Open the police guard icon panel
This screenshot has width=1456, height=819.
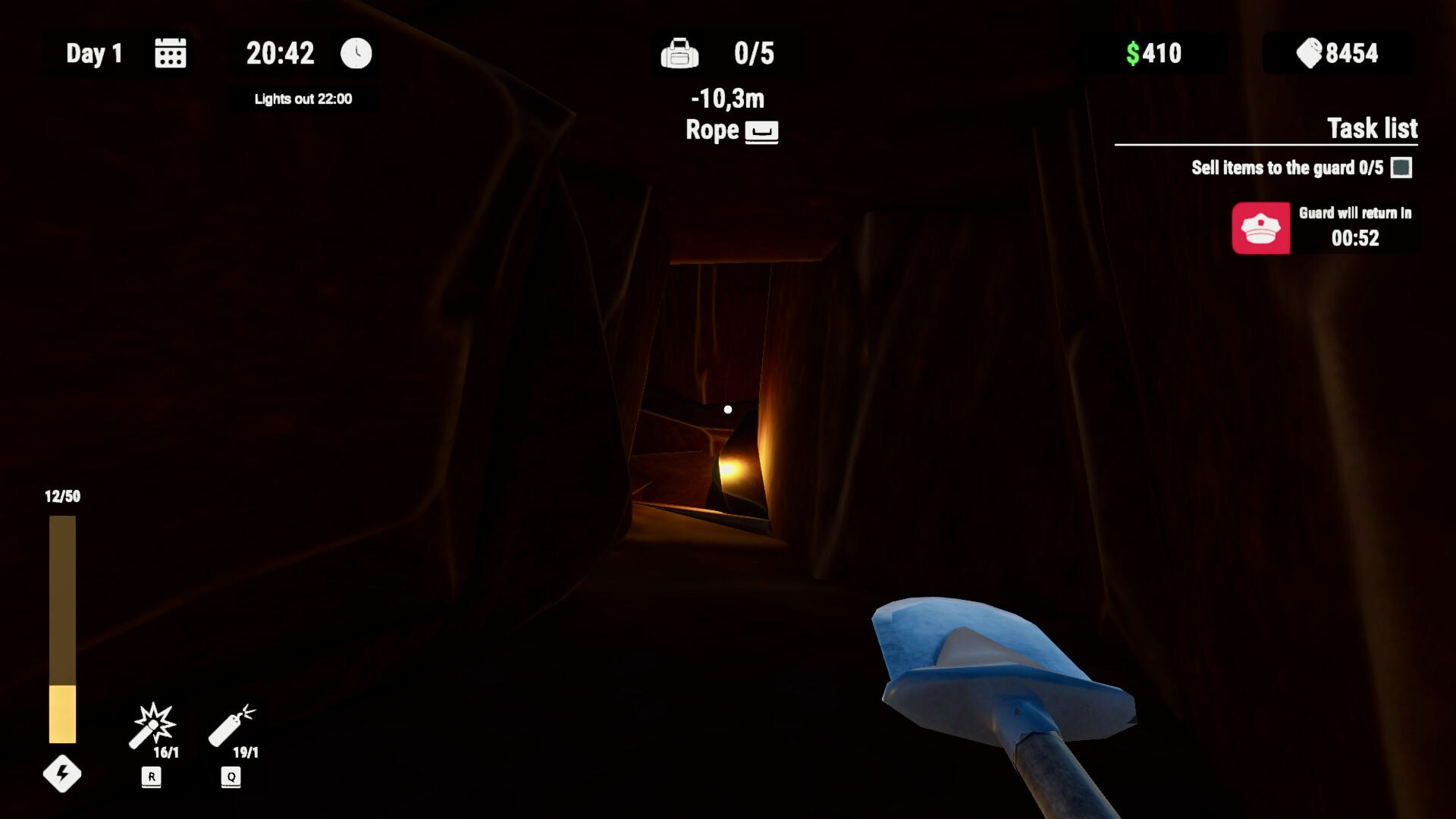click(1260, 228)
